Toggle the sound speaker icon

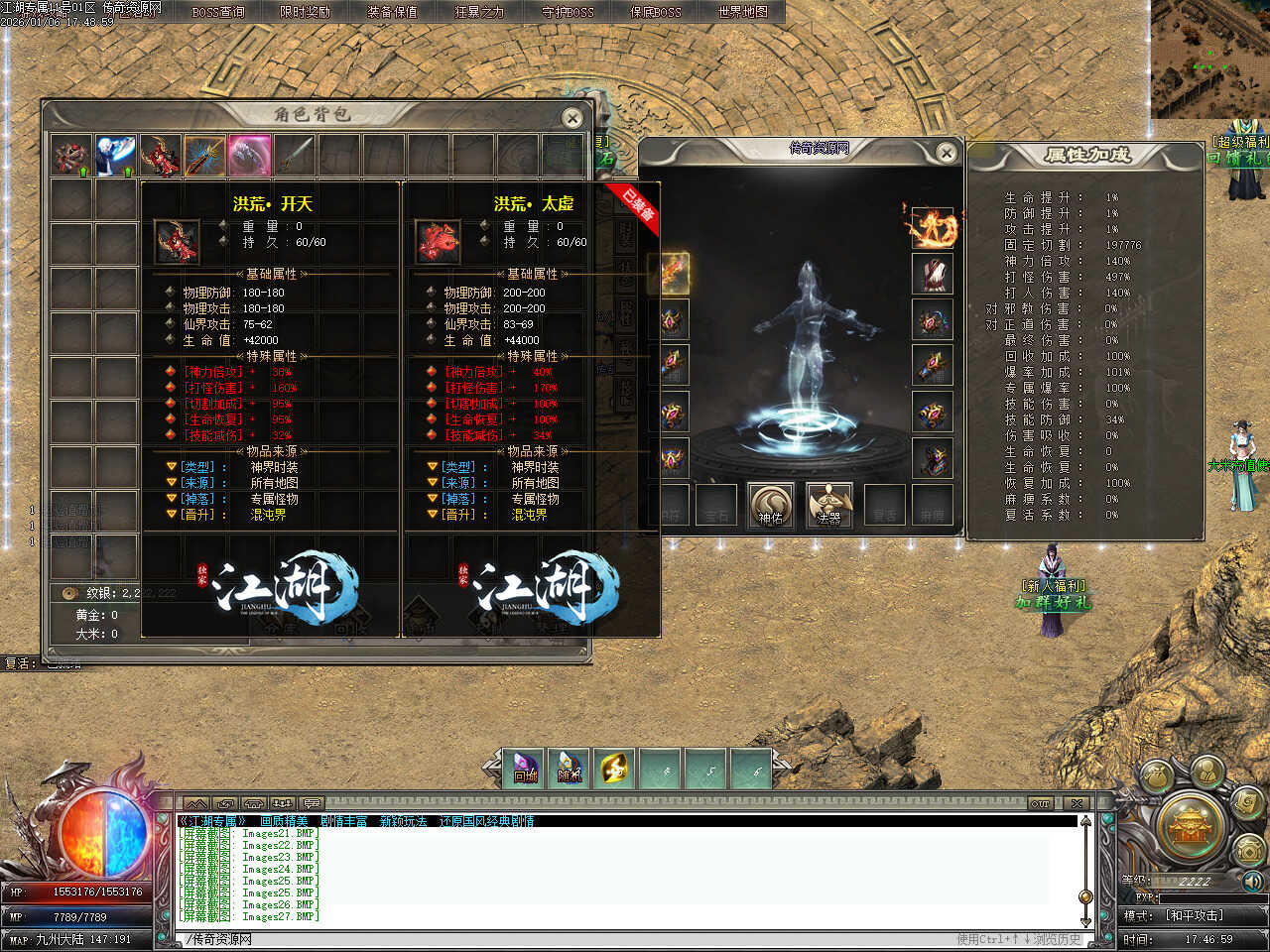coord(1253,881)
